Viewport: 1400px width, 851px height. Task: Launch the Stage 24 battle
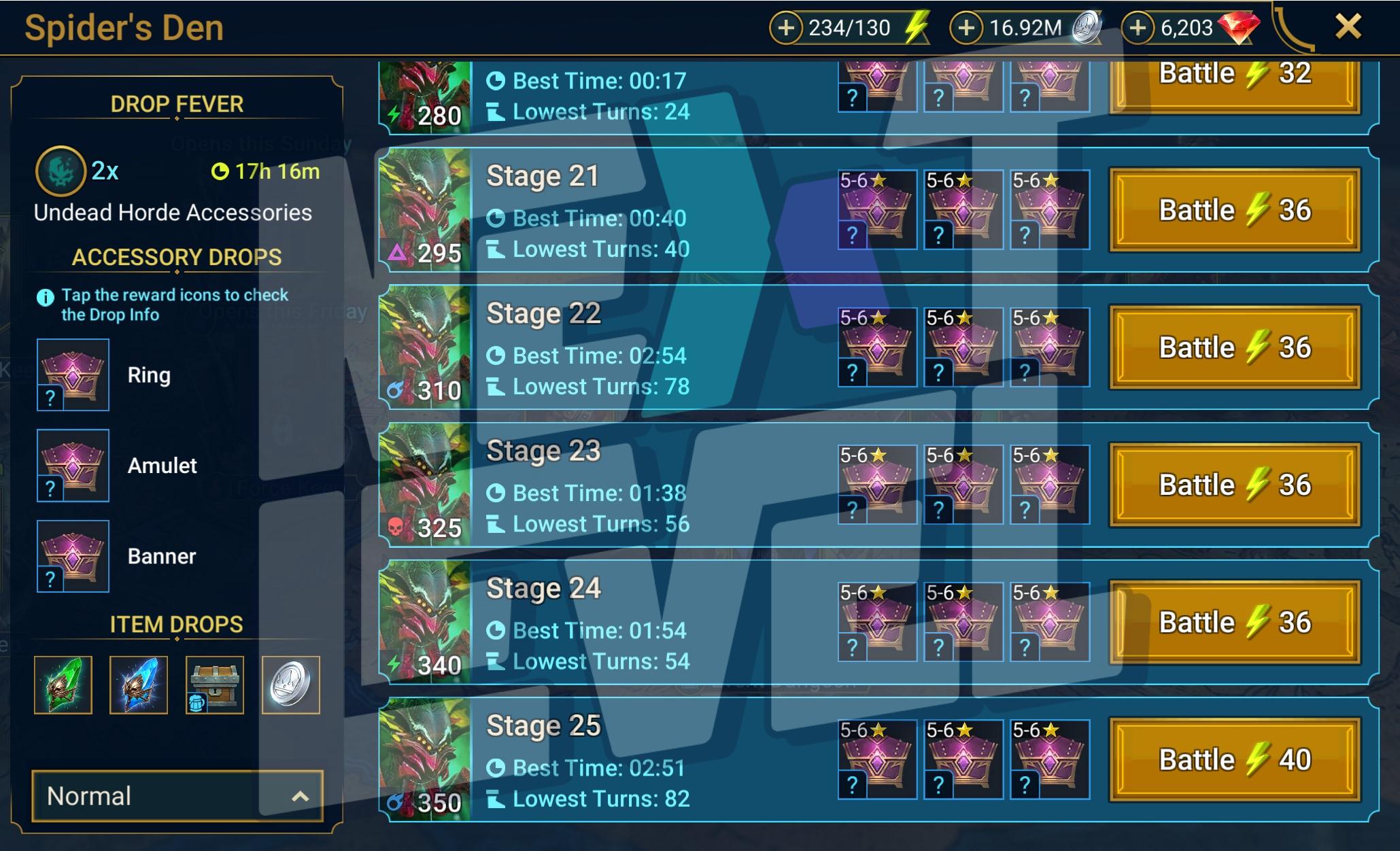1234,622
